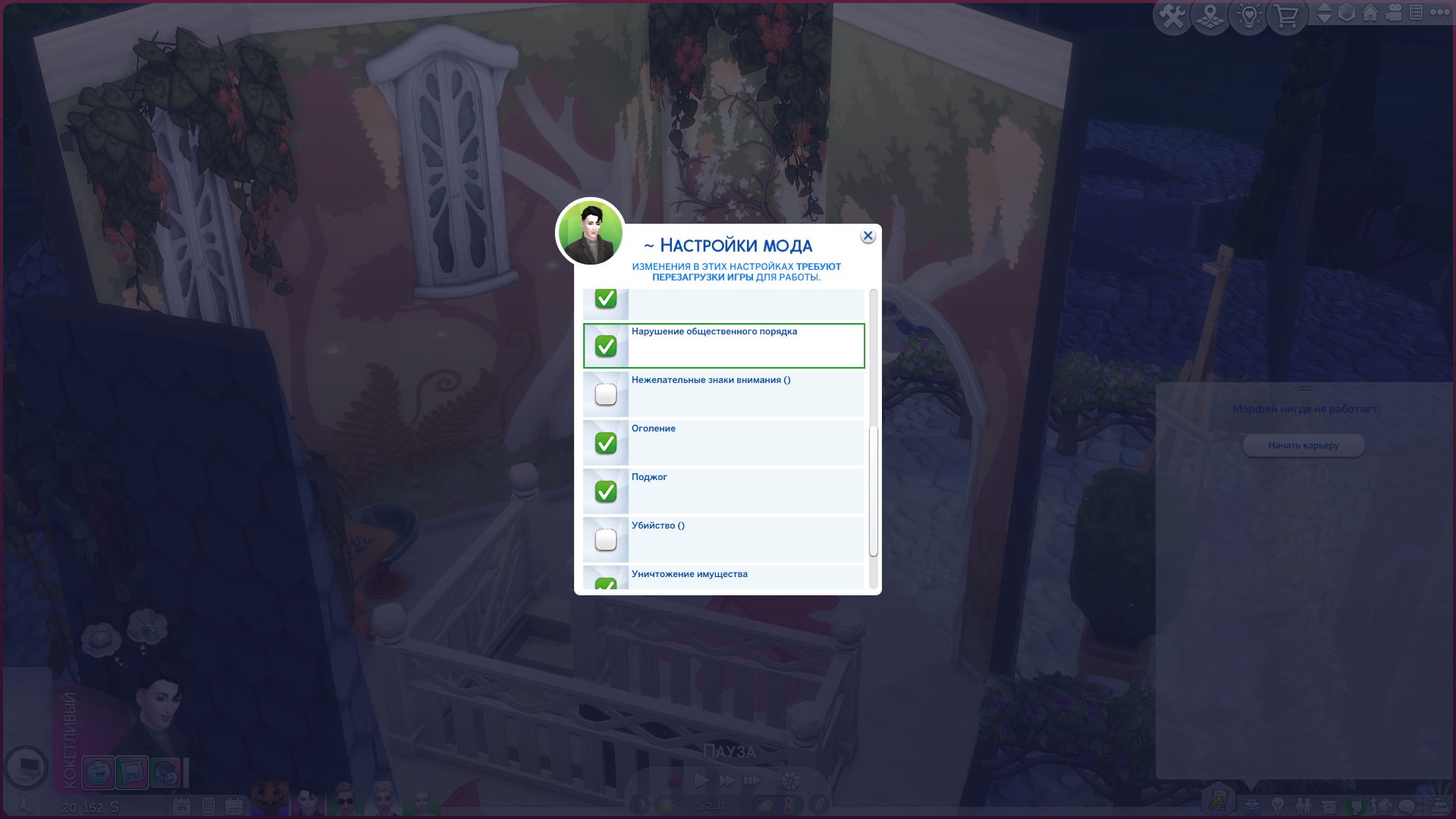
Task: Open the camera/video capture icon
Action: click(1392, 14)
